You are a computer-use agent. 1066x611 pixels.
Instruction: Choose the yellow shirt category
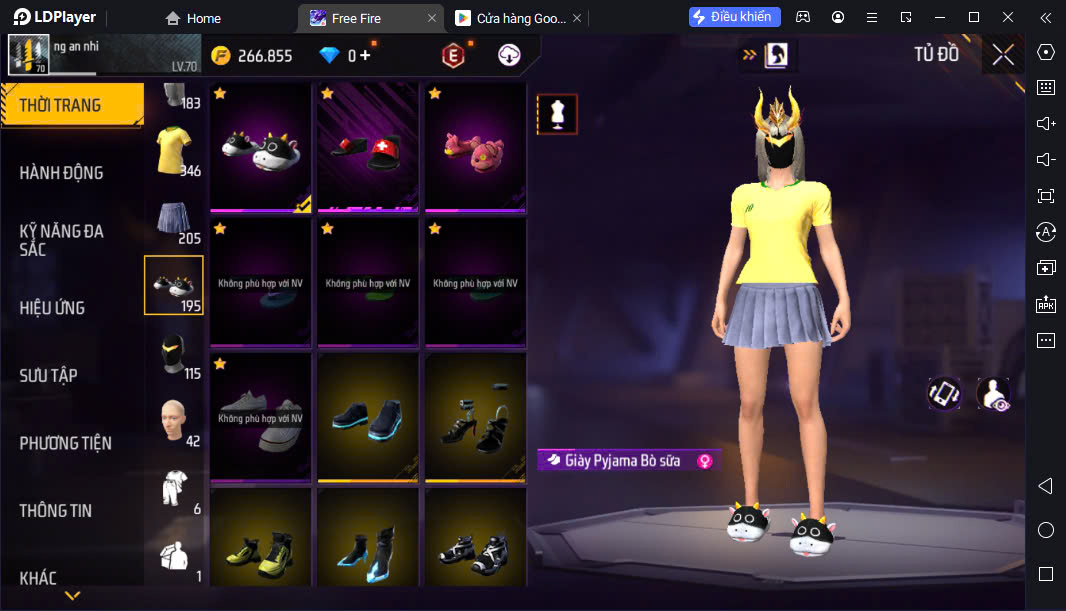[174, 150]
